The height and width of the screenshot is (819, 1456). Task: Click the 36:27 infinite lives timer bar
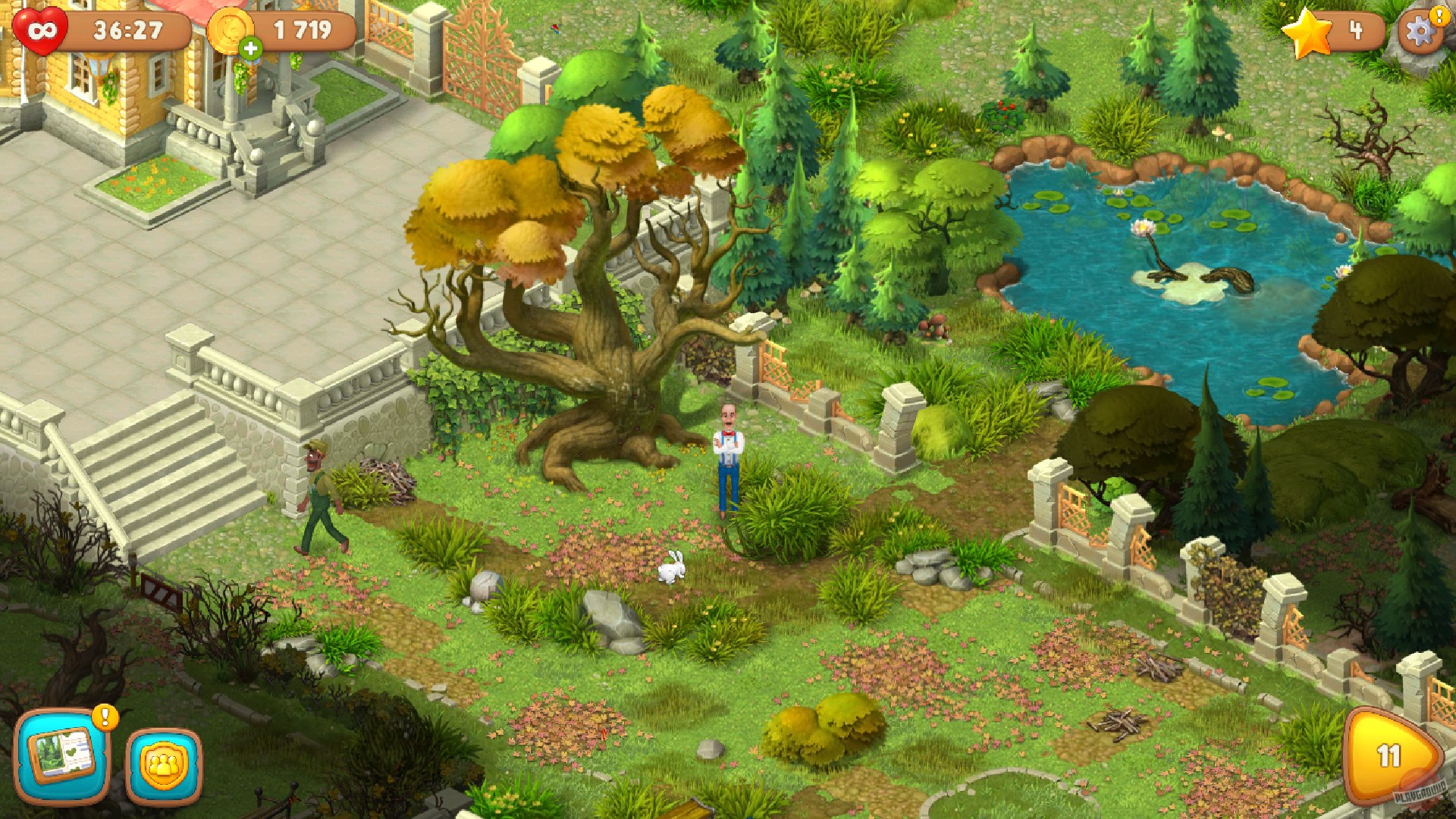coord(127,29)
